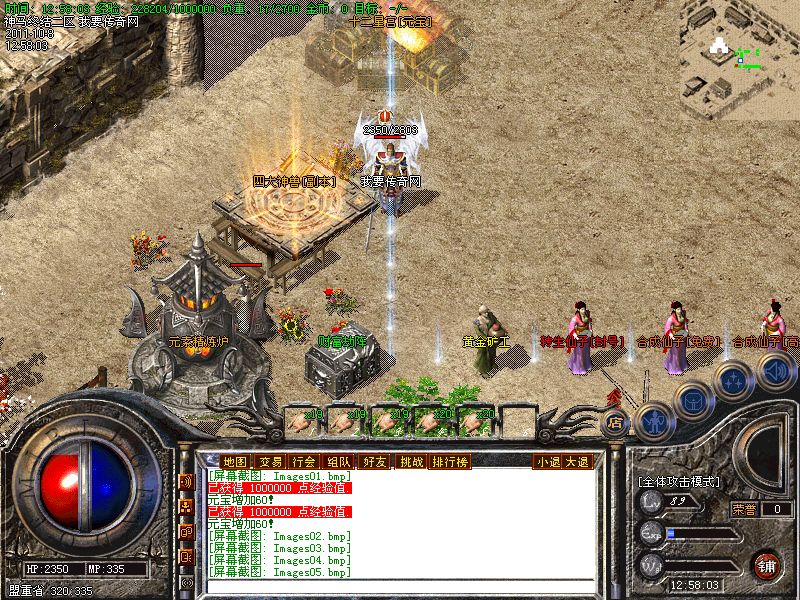The image size is (800, 600).
Task: Focus the chat input field
Action: pyautogui.click(x=398, y=585)
